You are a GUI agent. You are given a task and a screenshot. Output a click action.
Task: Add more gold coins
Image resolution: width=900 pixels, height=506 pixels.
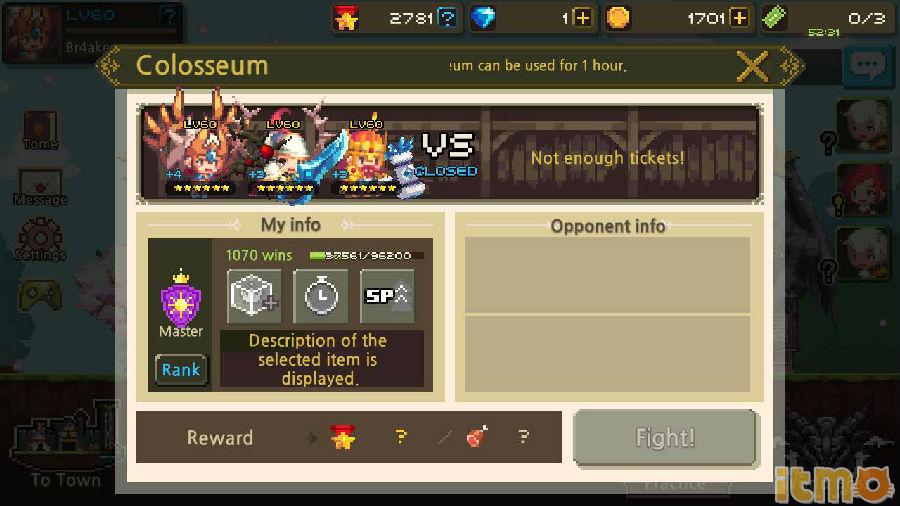click(x=739, y=18)
